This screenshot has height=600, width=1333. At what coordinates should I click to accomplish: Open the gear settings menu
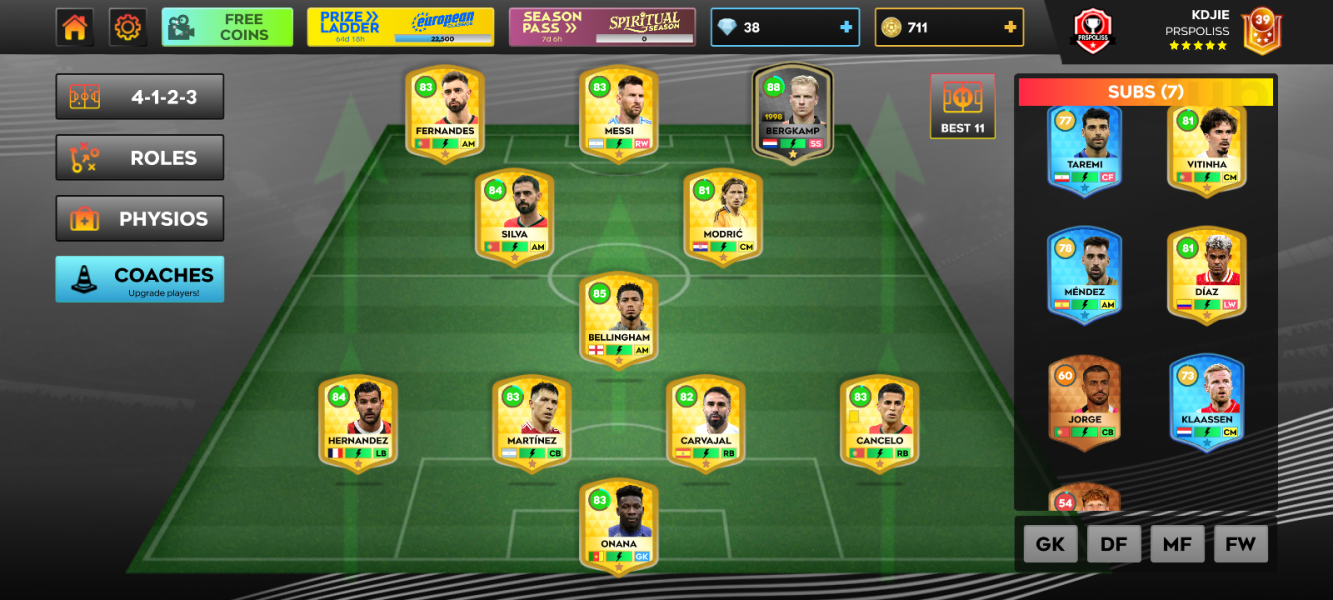point(127,27)
